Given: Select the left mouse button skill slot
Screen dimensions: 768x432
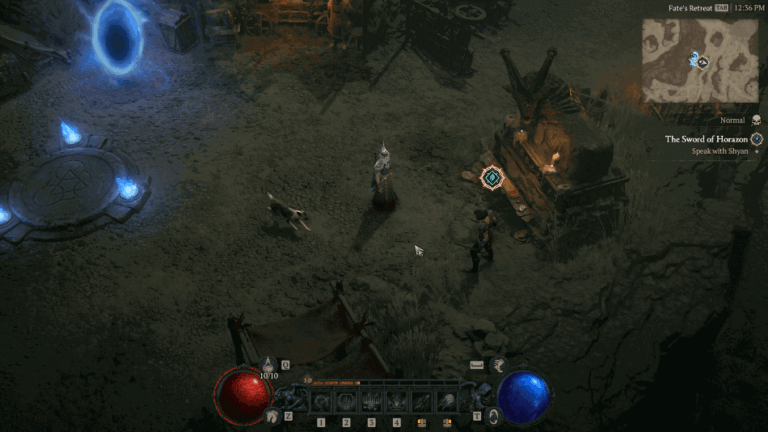Looking at the screenshot, I should click(422, 402).
